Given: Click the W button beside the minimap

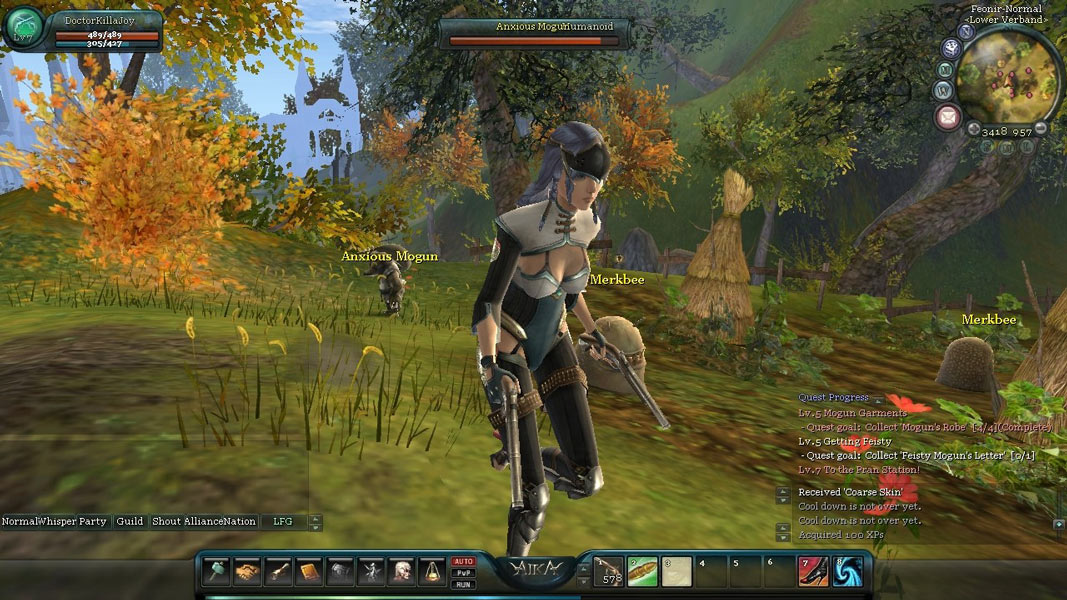Looking at the screenshot, I should (x=942, y=90).
